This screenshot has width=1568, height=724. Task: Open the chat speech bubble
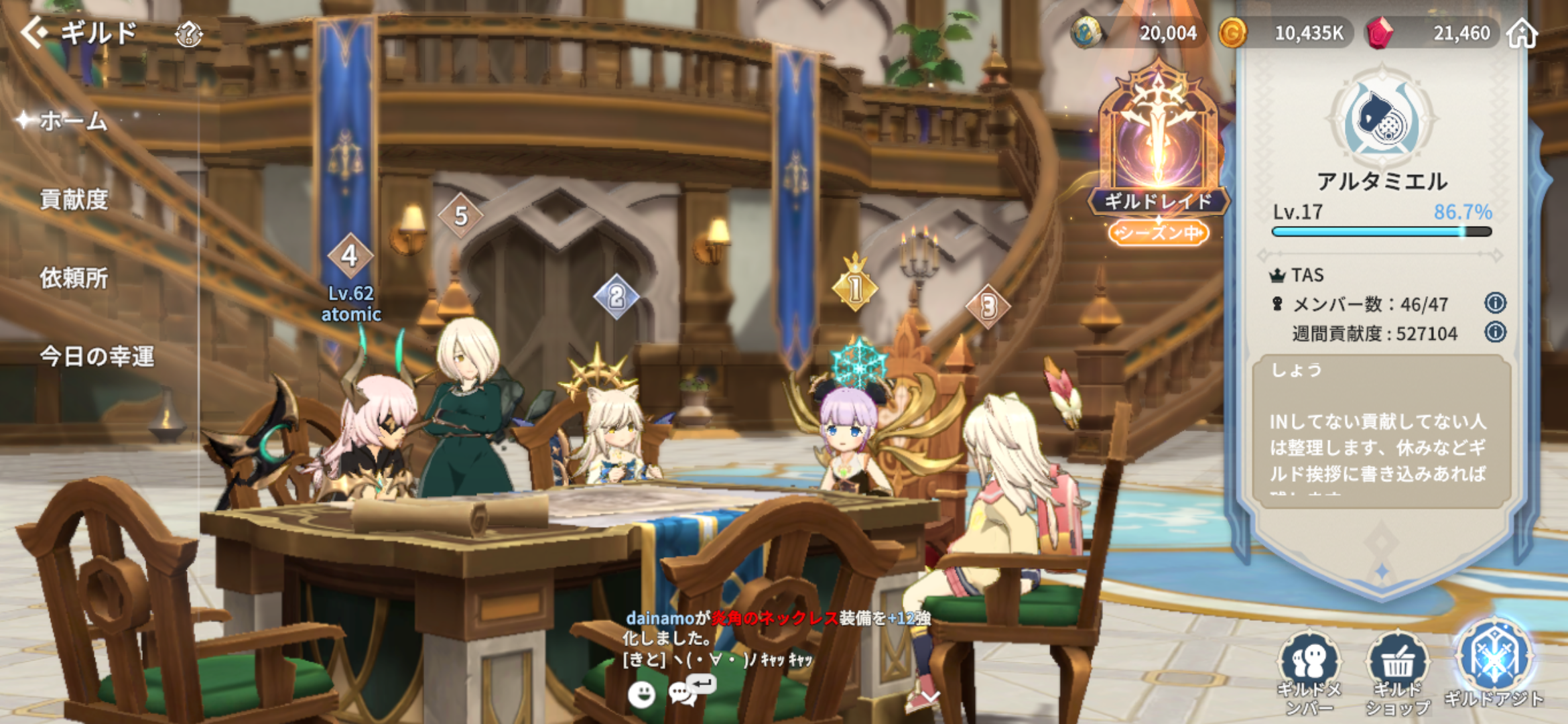(x=683, y=693)
